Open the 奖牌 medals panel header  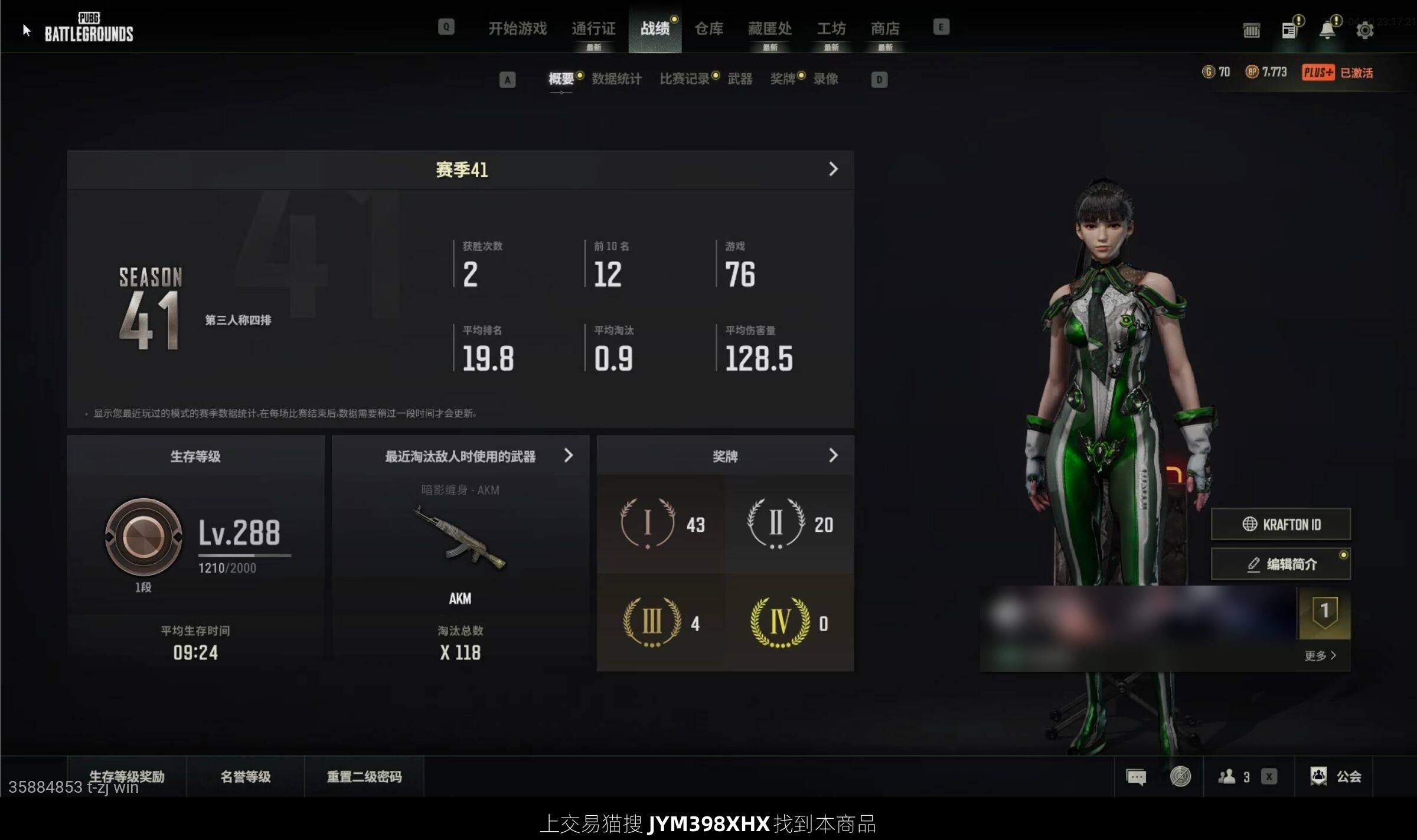coord(725,456)
